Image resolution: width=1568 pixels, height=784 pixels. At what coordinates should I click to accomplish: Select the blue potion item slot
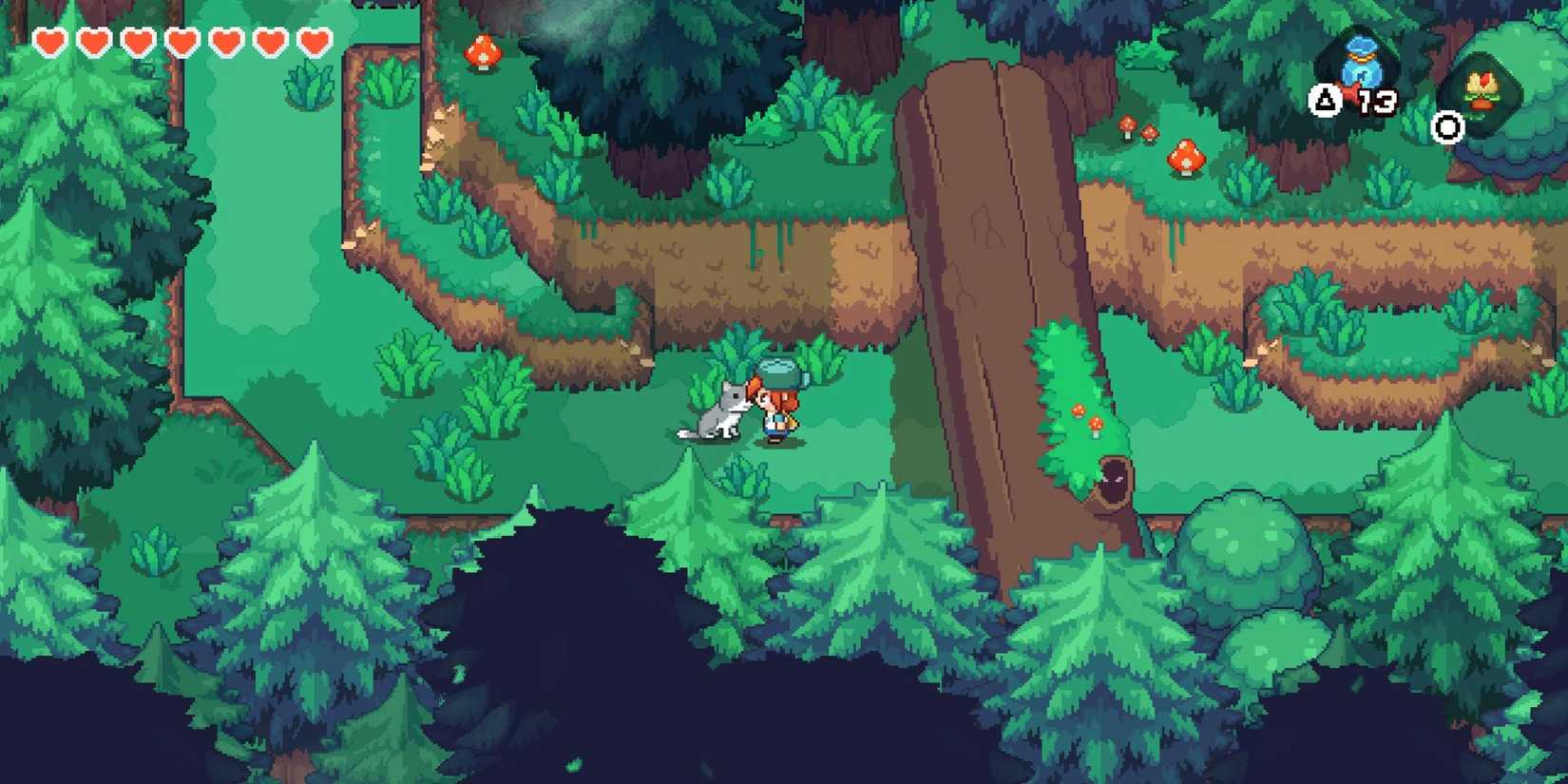click(x=1362, y=57)
